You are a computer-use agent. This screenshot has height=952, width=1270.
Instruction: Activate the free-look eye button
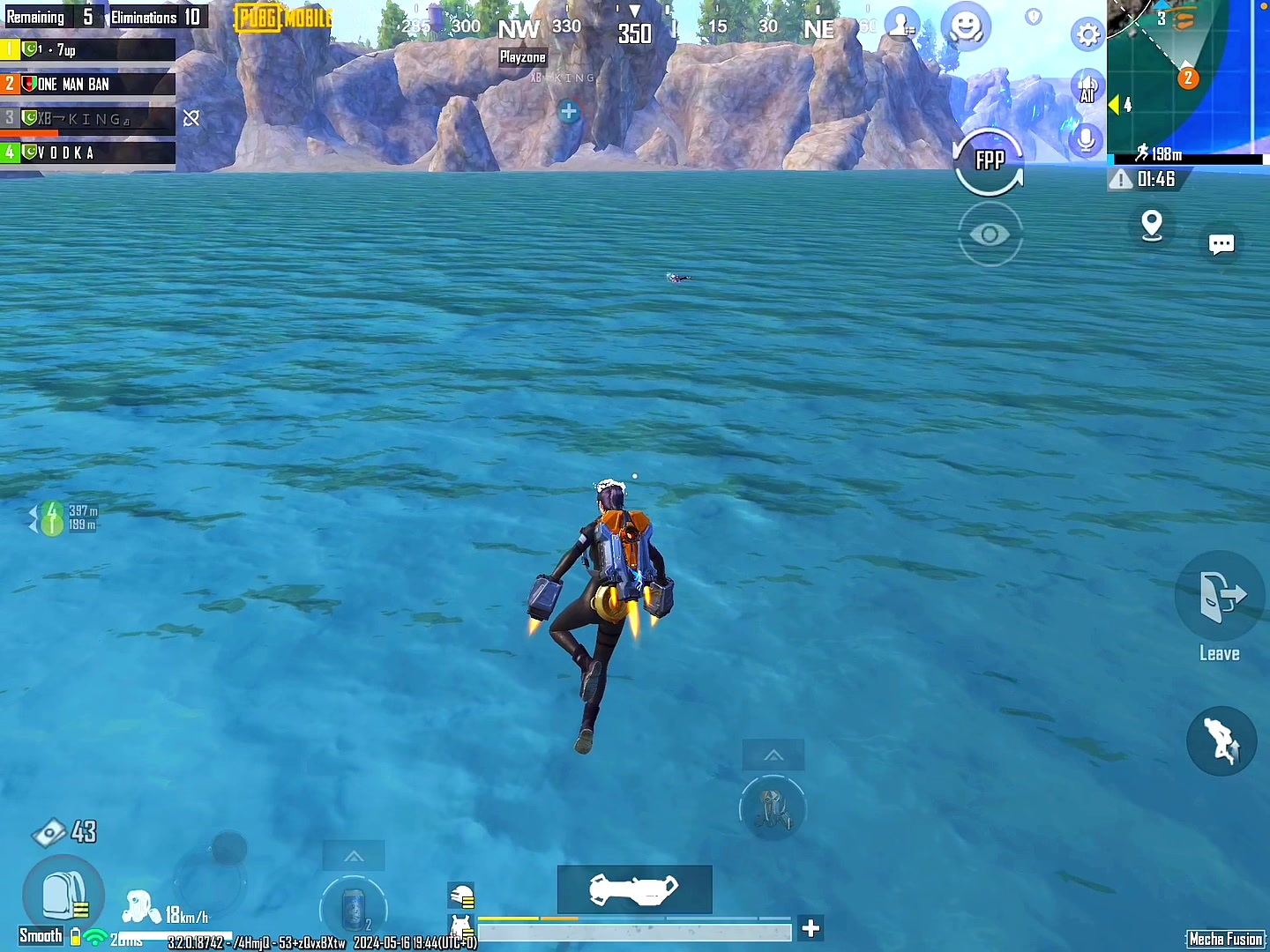pyautogui.click(x=990, y=234)
